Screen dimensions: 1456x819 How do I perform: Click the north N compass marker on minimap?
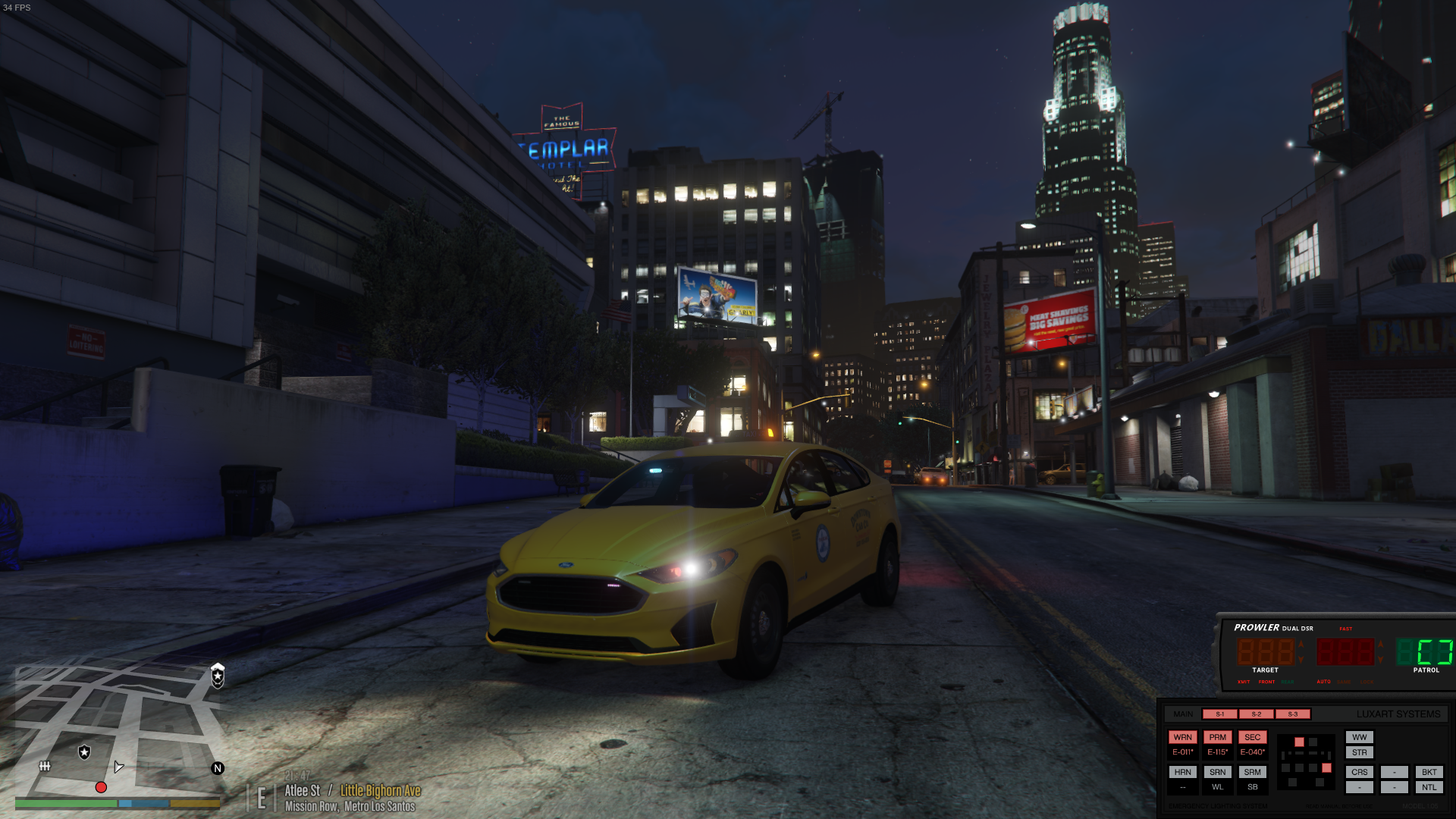pyautogui.click(x=218, y=768)
